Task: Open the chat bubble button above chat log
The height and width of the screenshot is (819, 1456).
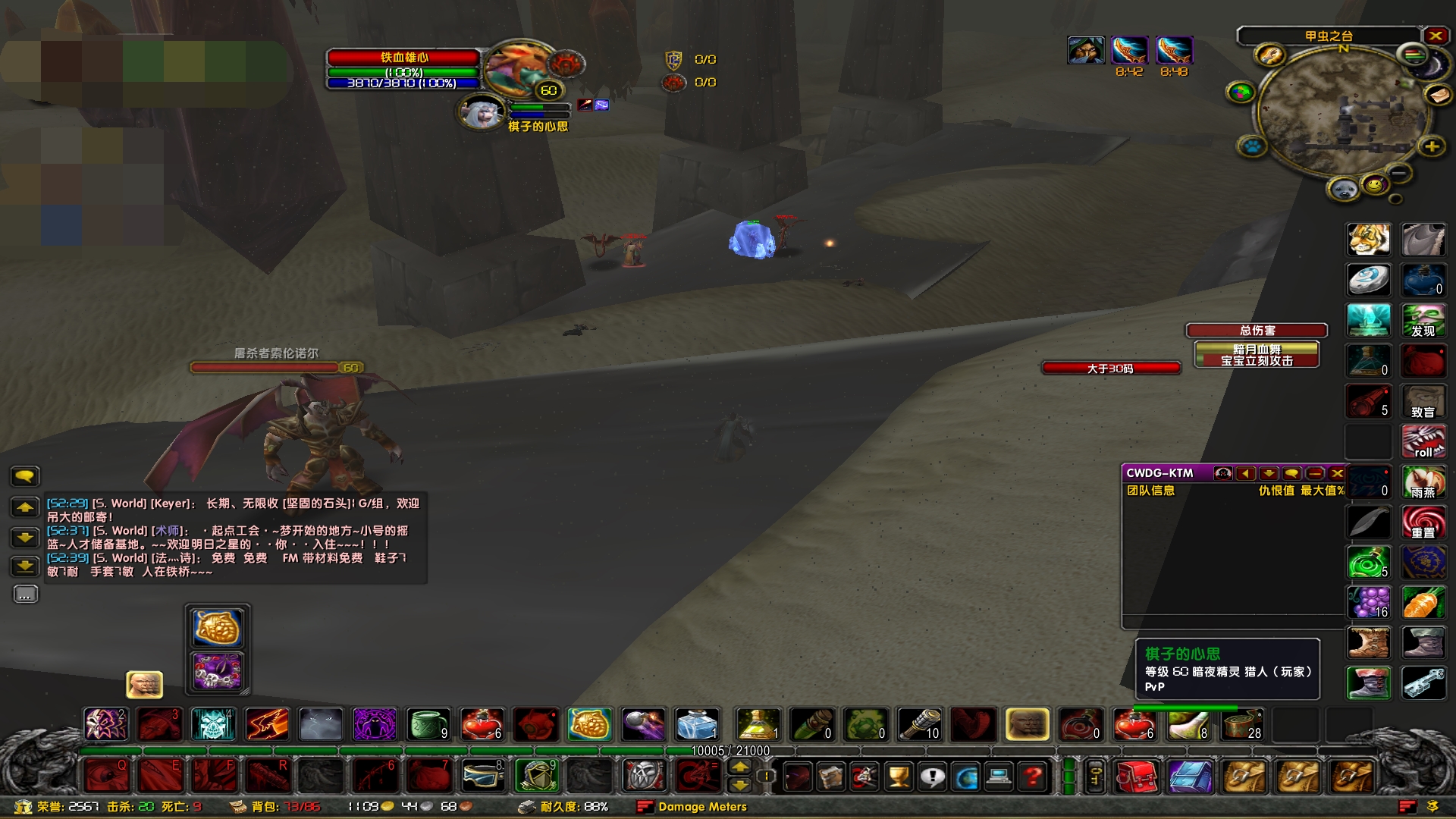Action: tap(25, 476)
